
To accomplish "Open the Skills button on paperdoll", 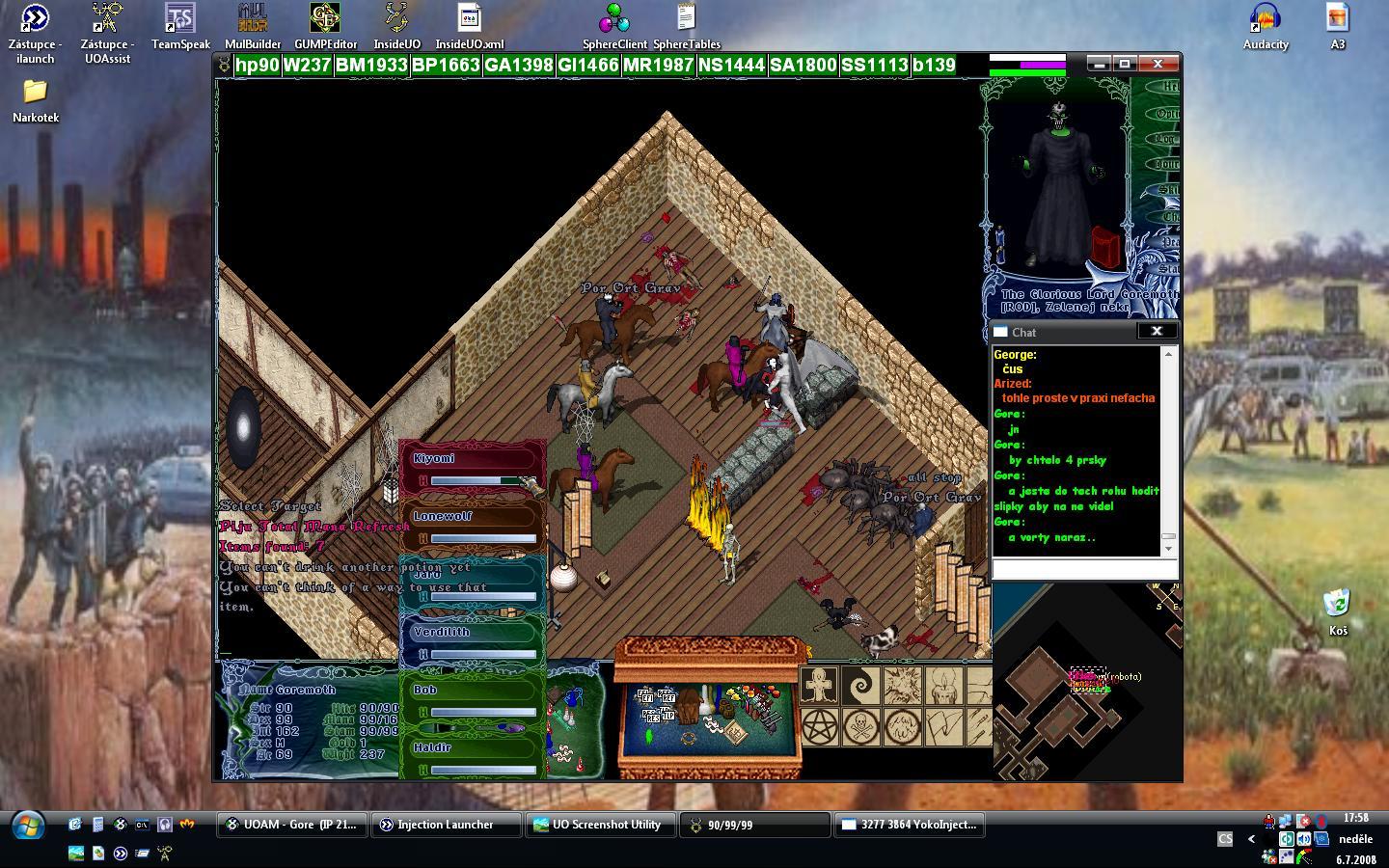I will tap(1169, 191).
